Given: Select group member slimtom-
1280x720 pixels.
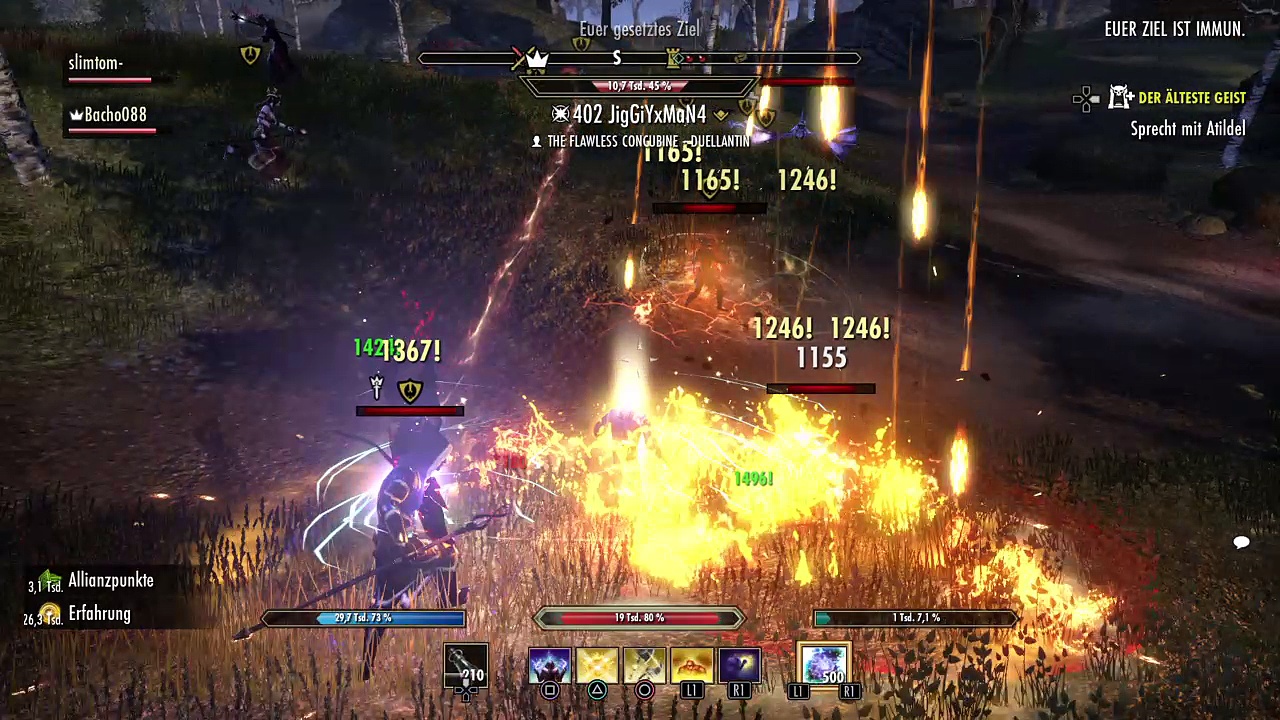Looking at the screenshot, I should [x=96, y=64].
